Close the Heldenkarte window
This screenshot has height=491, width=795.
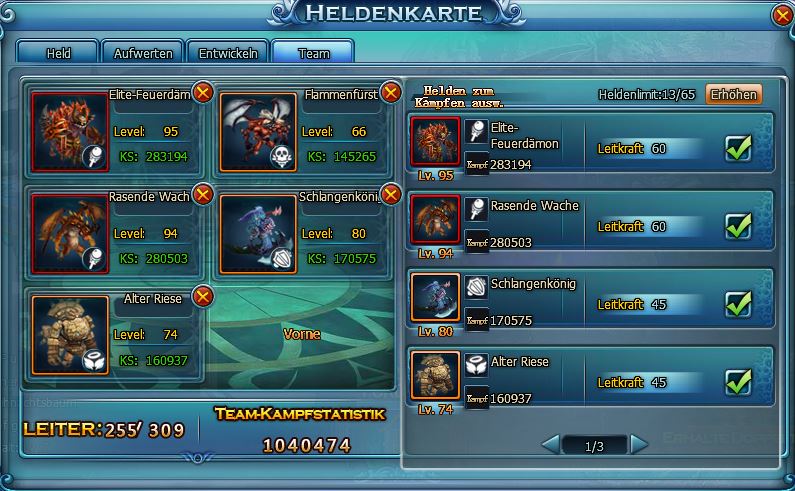coord(782,16)
